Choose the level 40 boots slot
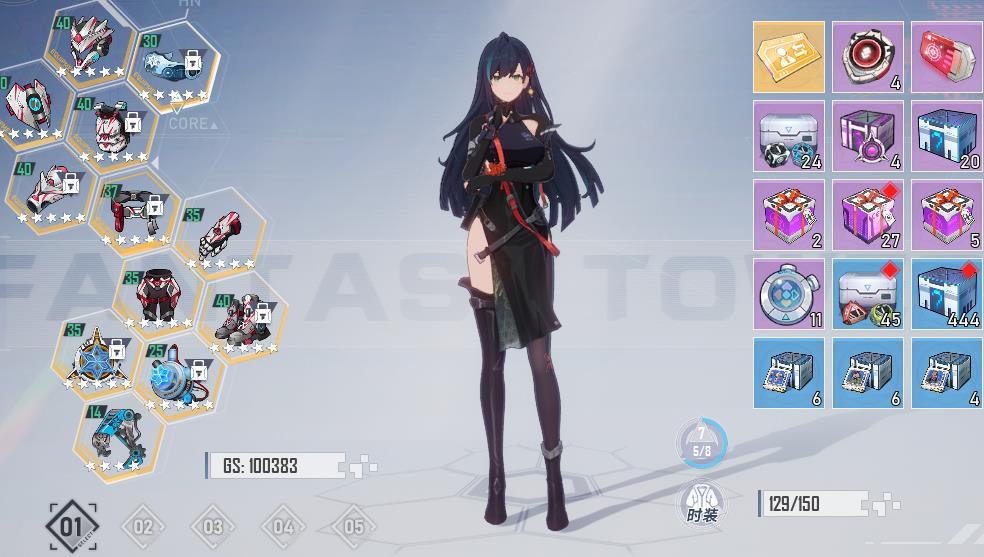 (241, 319)
